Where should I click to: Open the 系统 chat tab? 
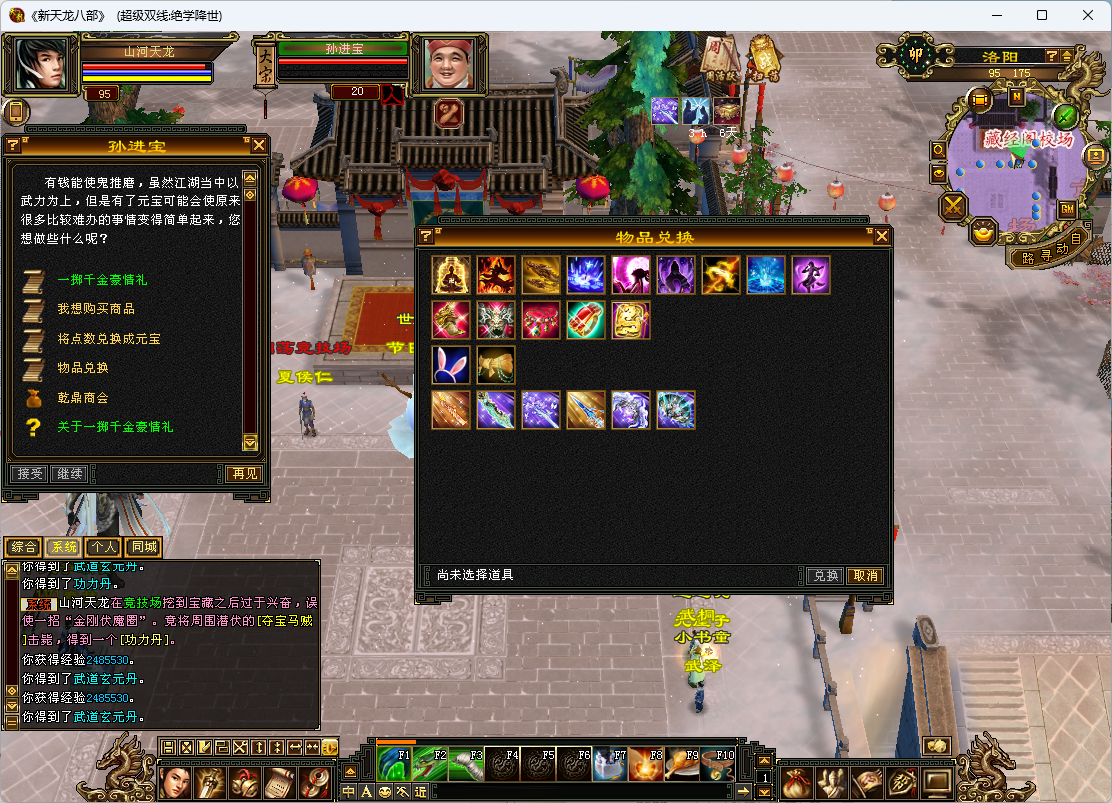point(63,547)
